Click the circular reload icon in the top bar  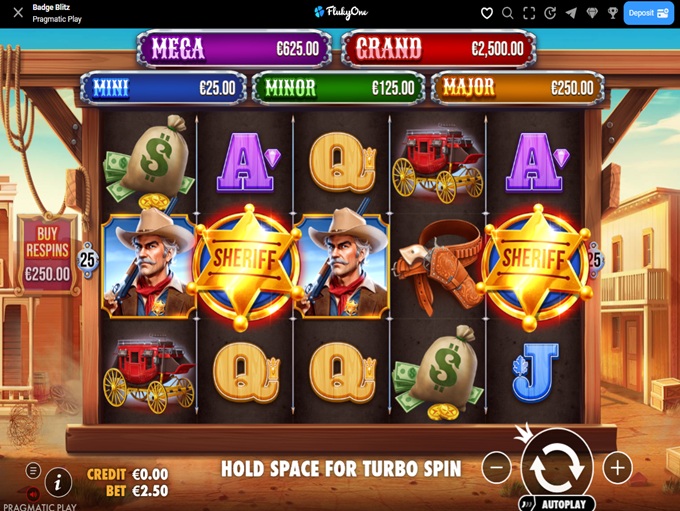coord(550,13)
